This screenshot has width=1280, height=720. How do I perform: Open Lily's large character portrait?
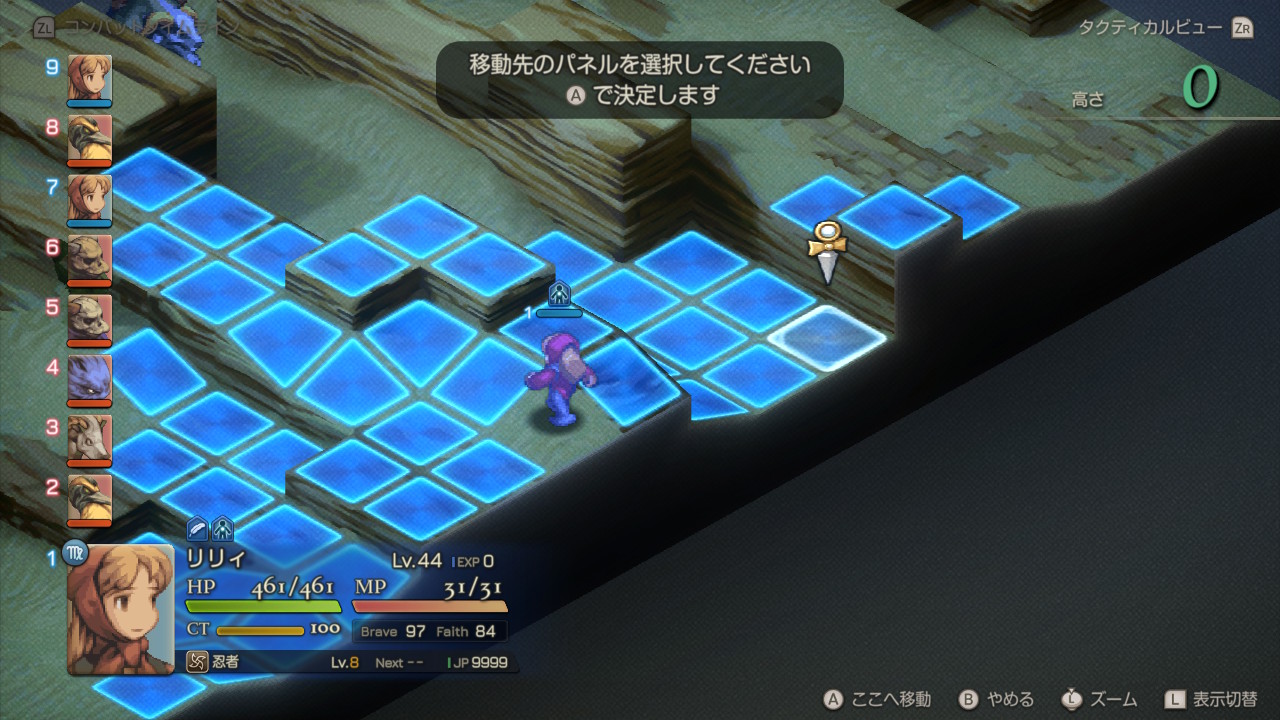[120, 610]
